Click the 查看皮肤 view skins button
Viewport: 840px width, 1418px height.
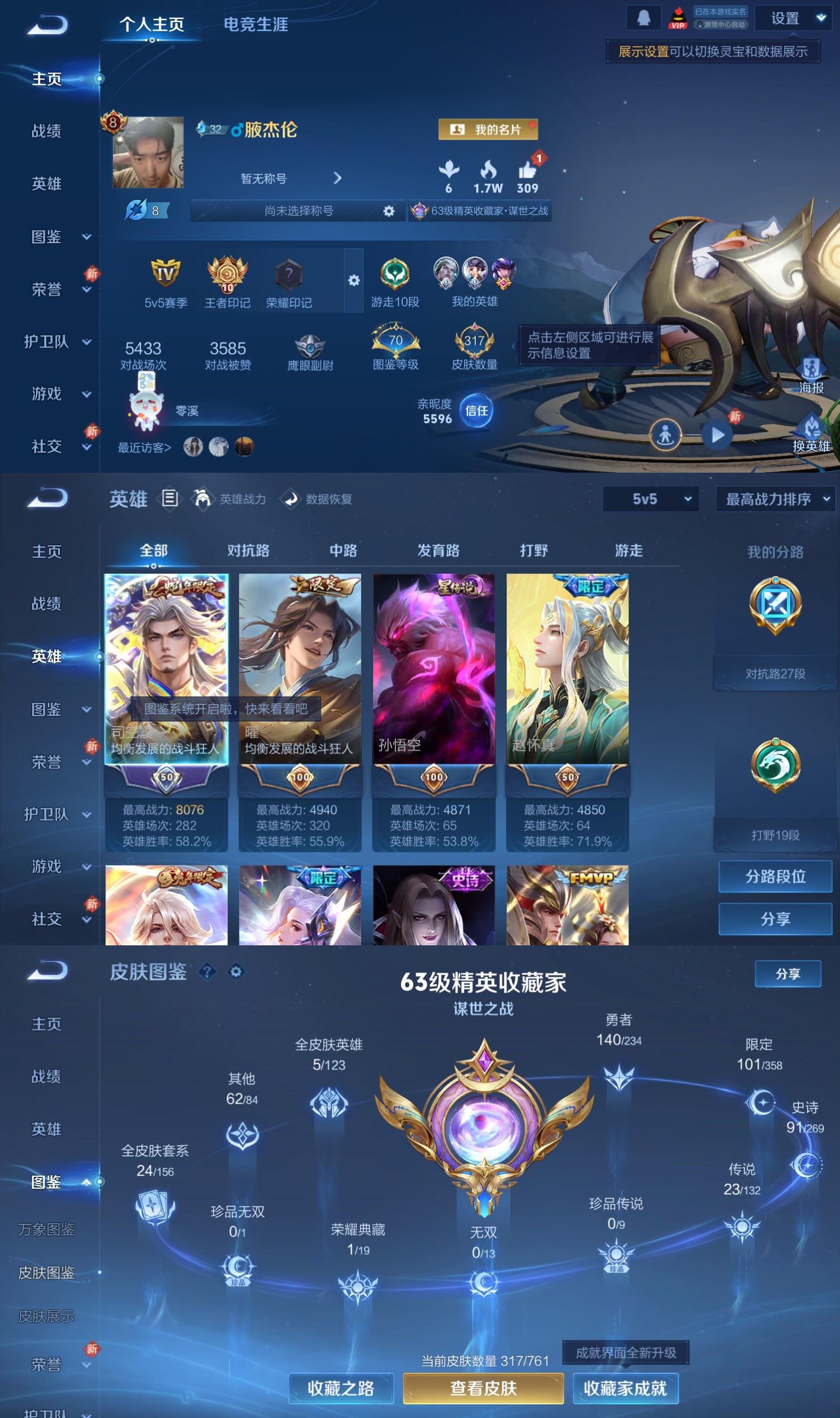pos(484,1388)
